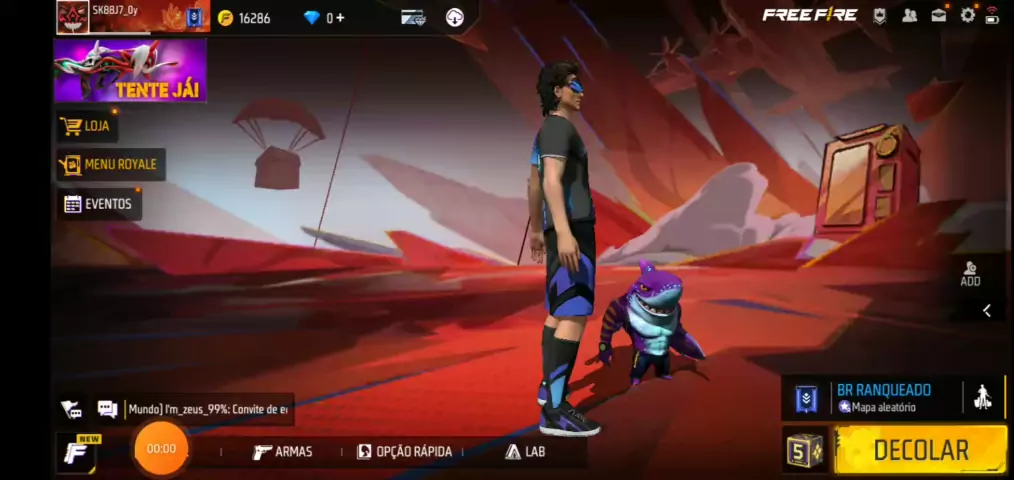The height and width of the screenshot is (480, 1014).
Task: Open the settings gear icon
Action: point(967,15)
